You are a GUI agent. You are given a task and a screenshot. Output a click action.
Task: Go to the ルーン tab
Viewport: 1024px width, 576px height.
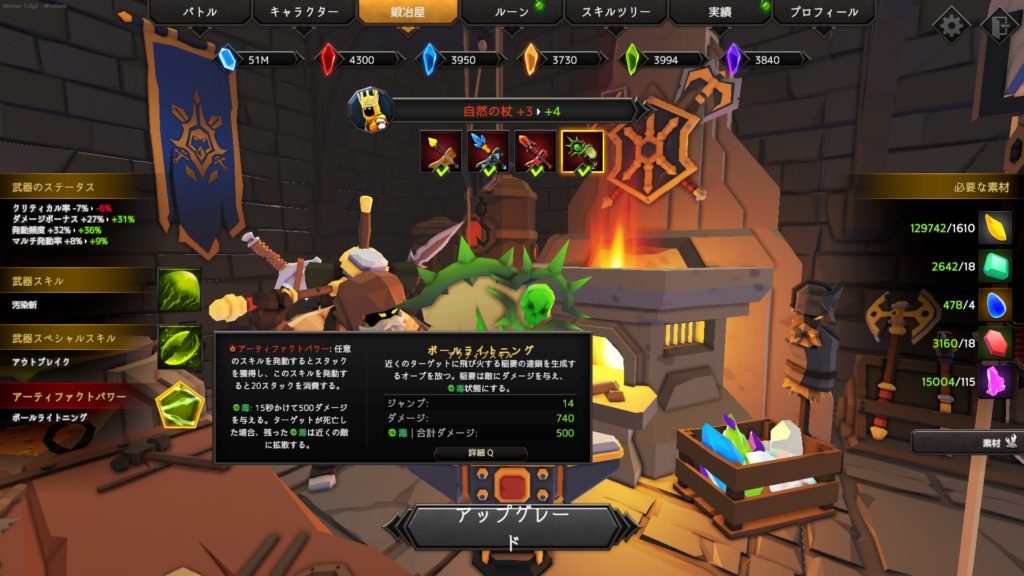click(511, 13)
